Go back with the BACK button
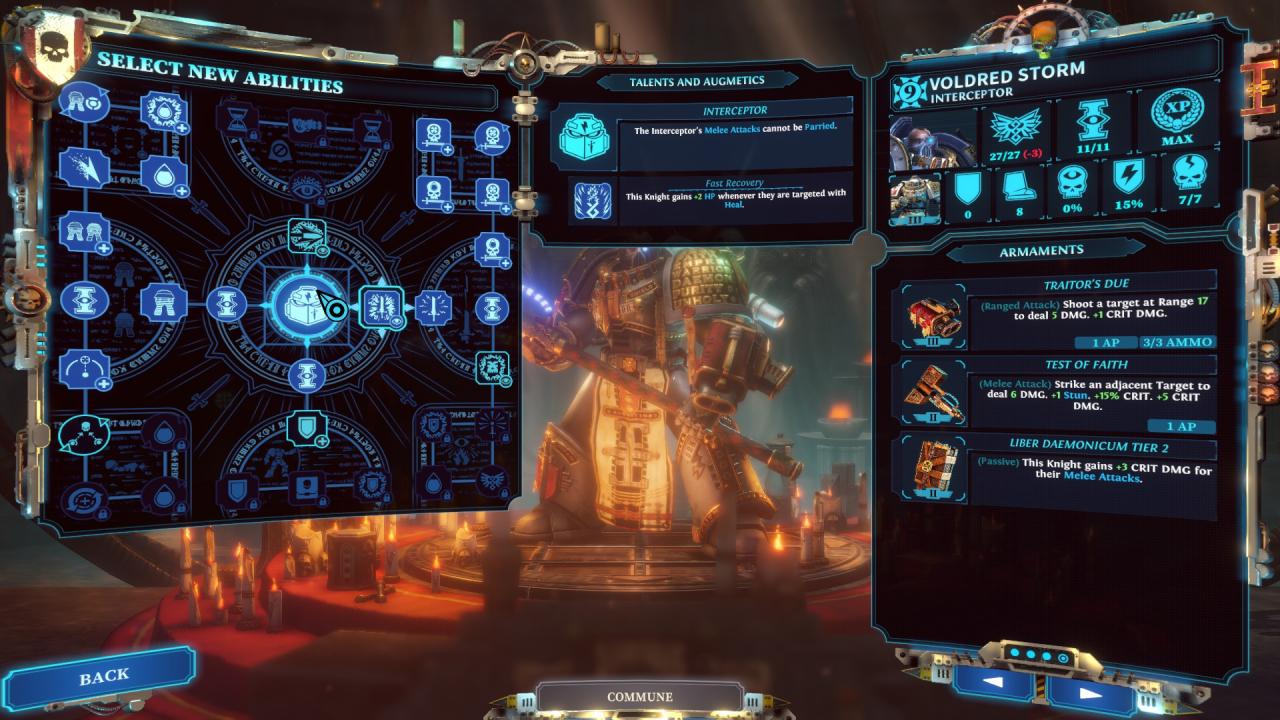Image resolution: width=1280 pixels, height=720 pixels. [103, 677]
